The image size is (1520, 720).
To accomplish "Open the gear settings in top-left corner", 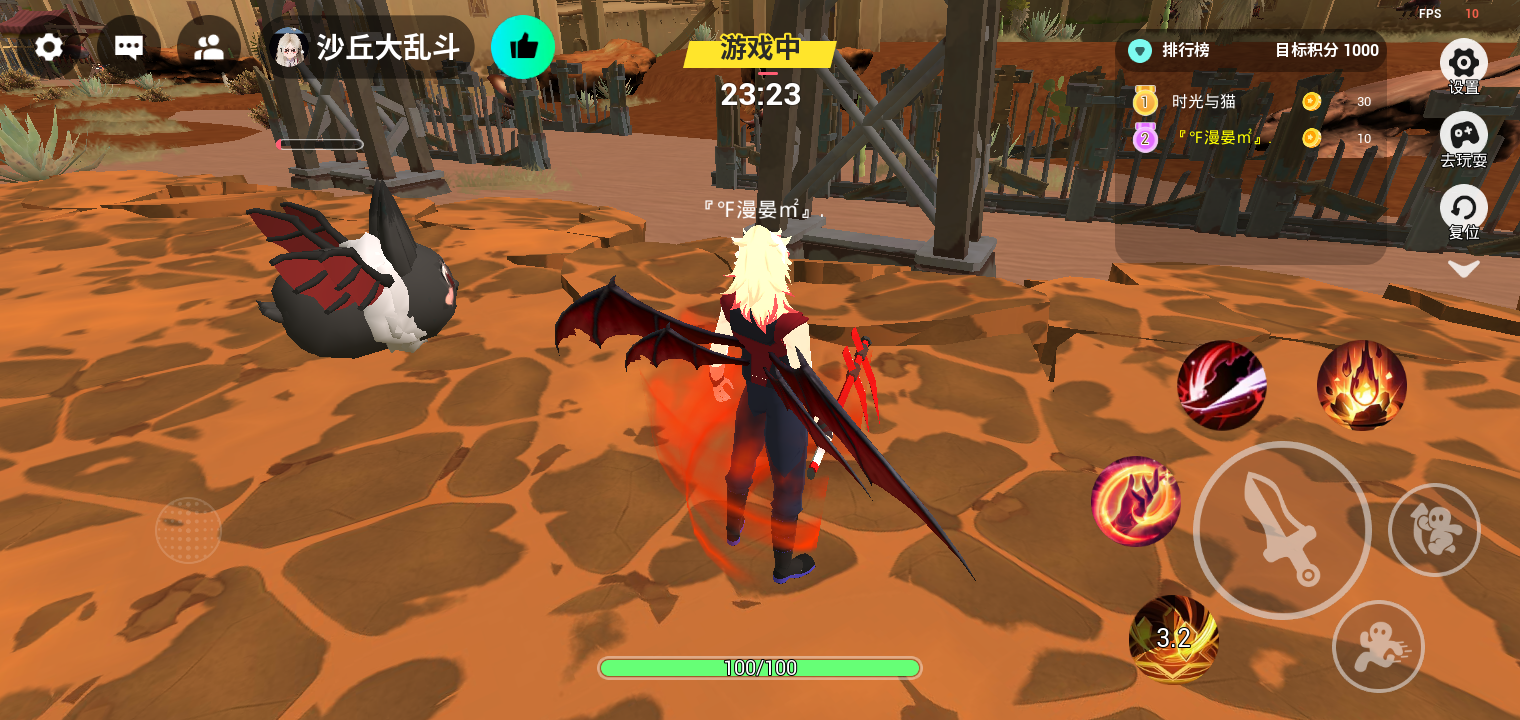I will click(48, 47).
